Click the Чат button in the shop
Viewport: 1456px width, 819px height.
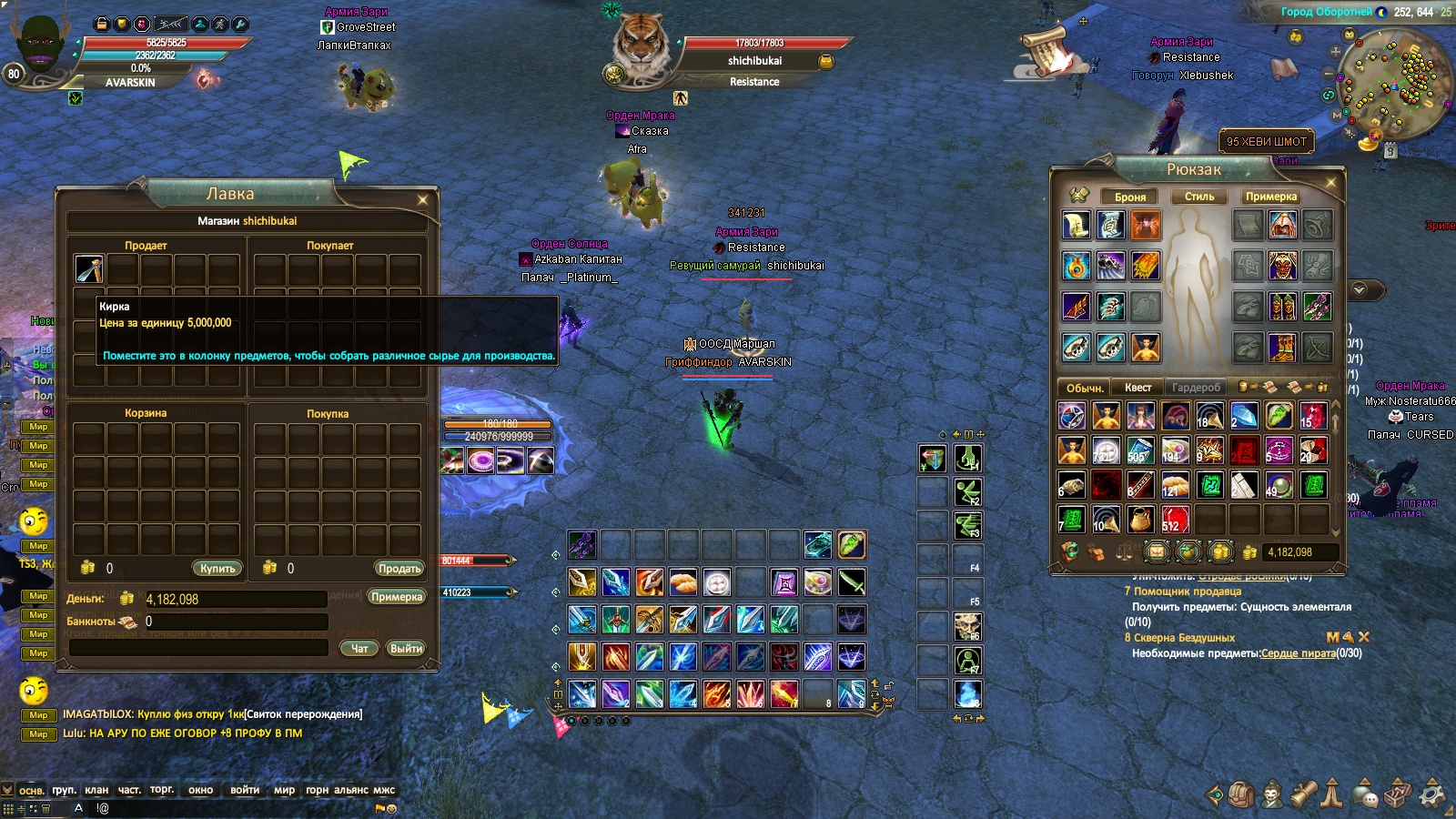pyautogui.click(x=359, y=648)
